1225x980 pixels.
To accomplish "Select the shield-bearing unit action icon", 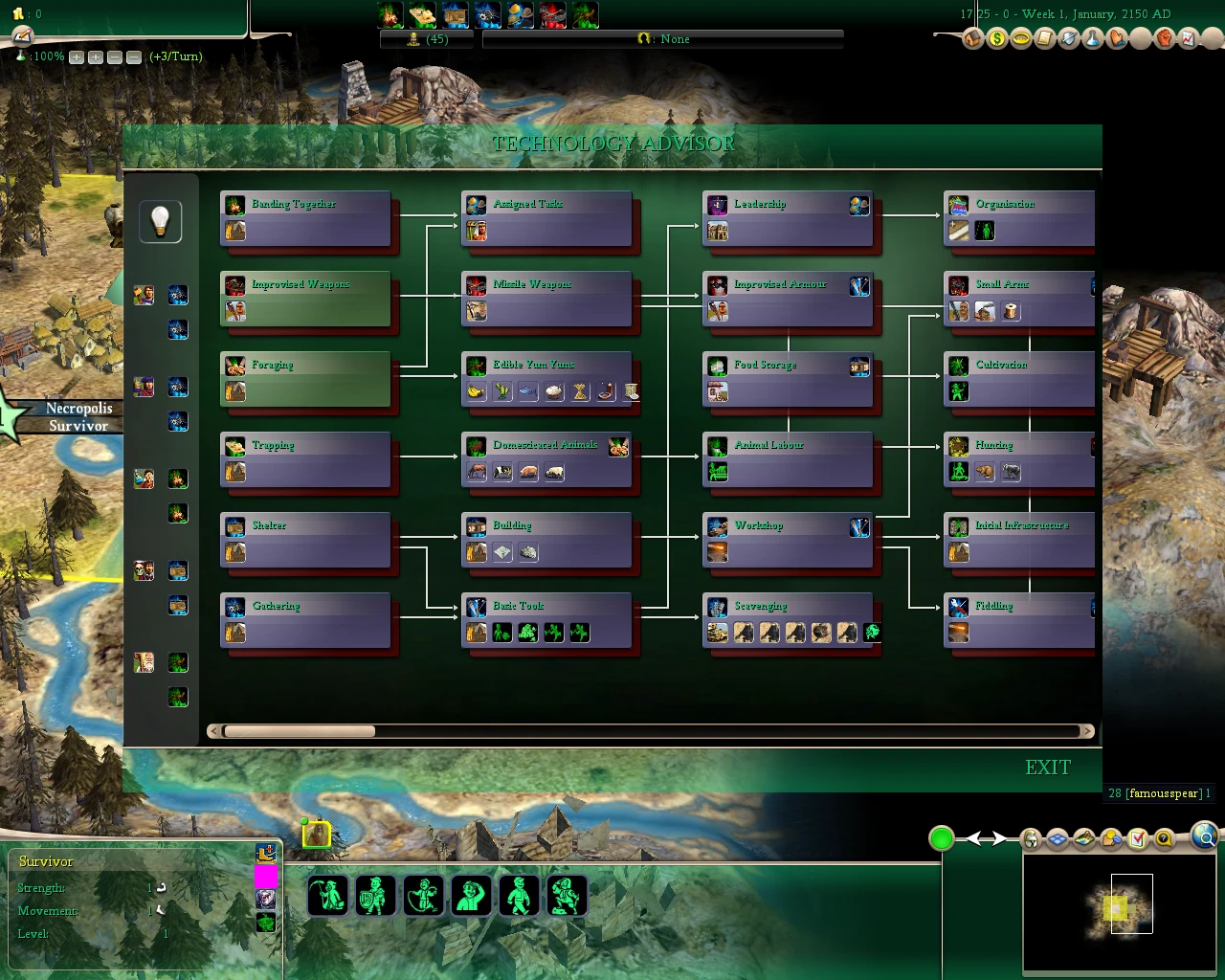I will [x=375, y=895].
